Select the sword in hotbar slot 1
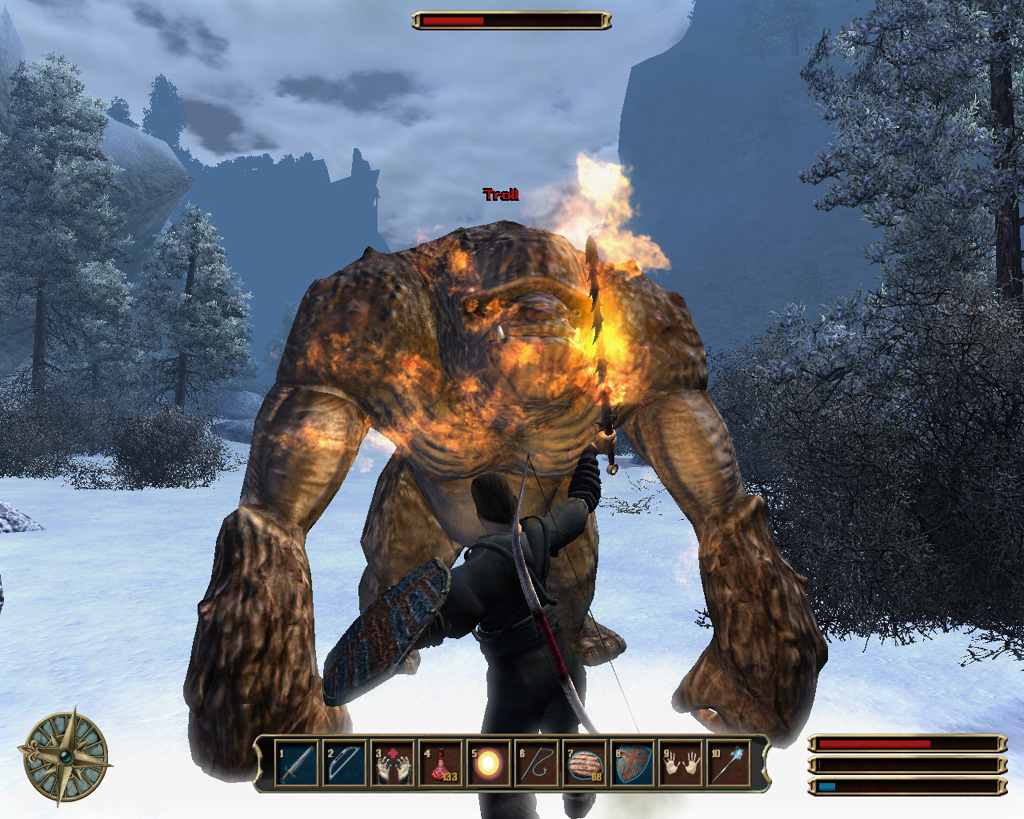Viewport: 1024px width, 819px height. tap(296, 765)
